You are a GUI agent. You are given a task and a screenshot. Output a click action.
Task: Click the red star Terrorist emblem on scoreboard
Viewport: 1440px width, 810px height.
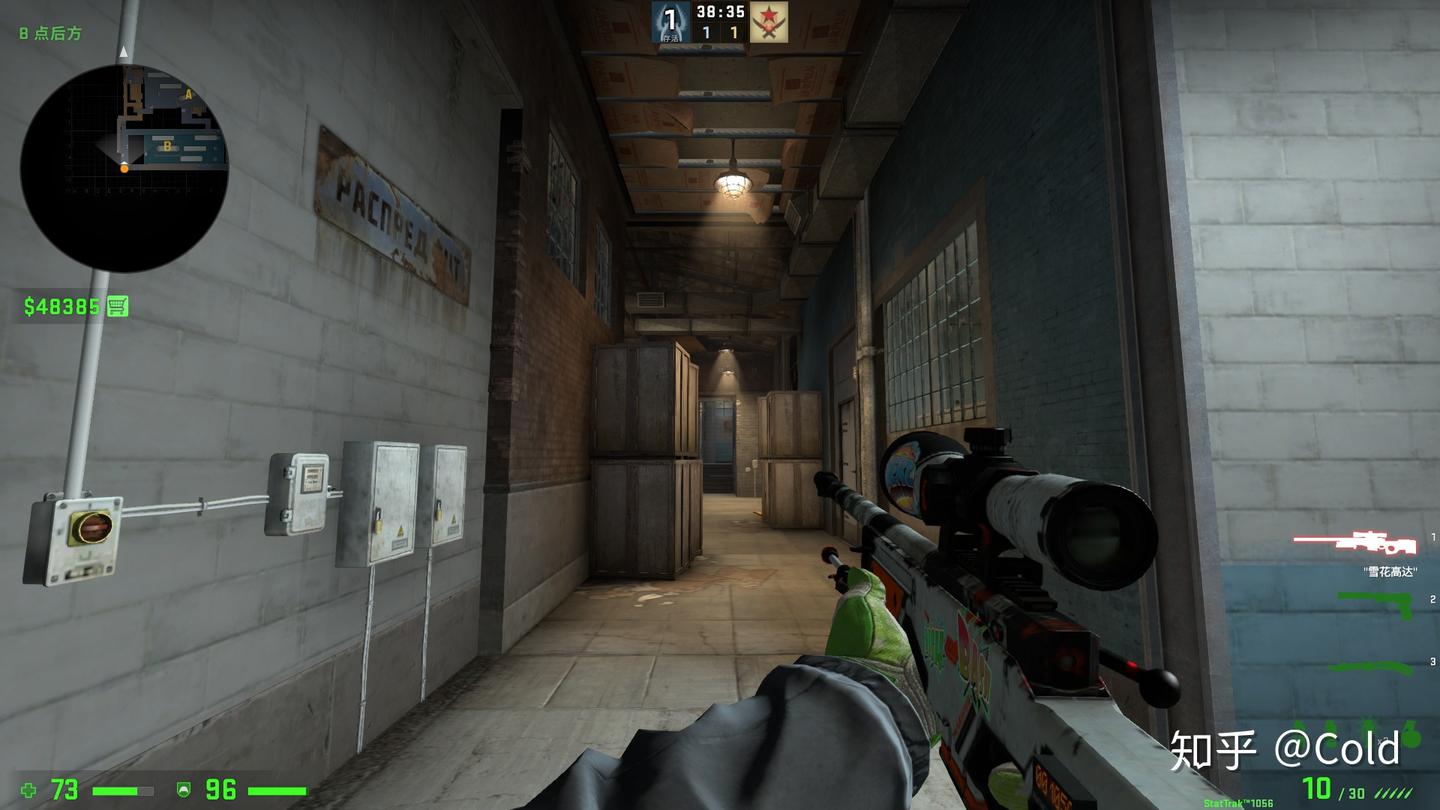click(x=771, y=23)
